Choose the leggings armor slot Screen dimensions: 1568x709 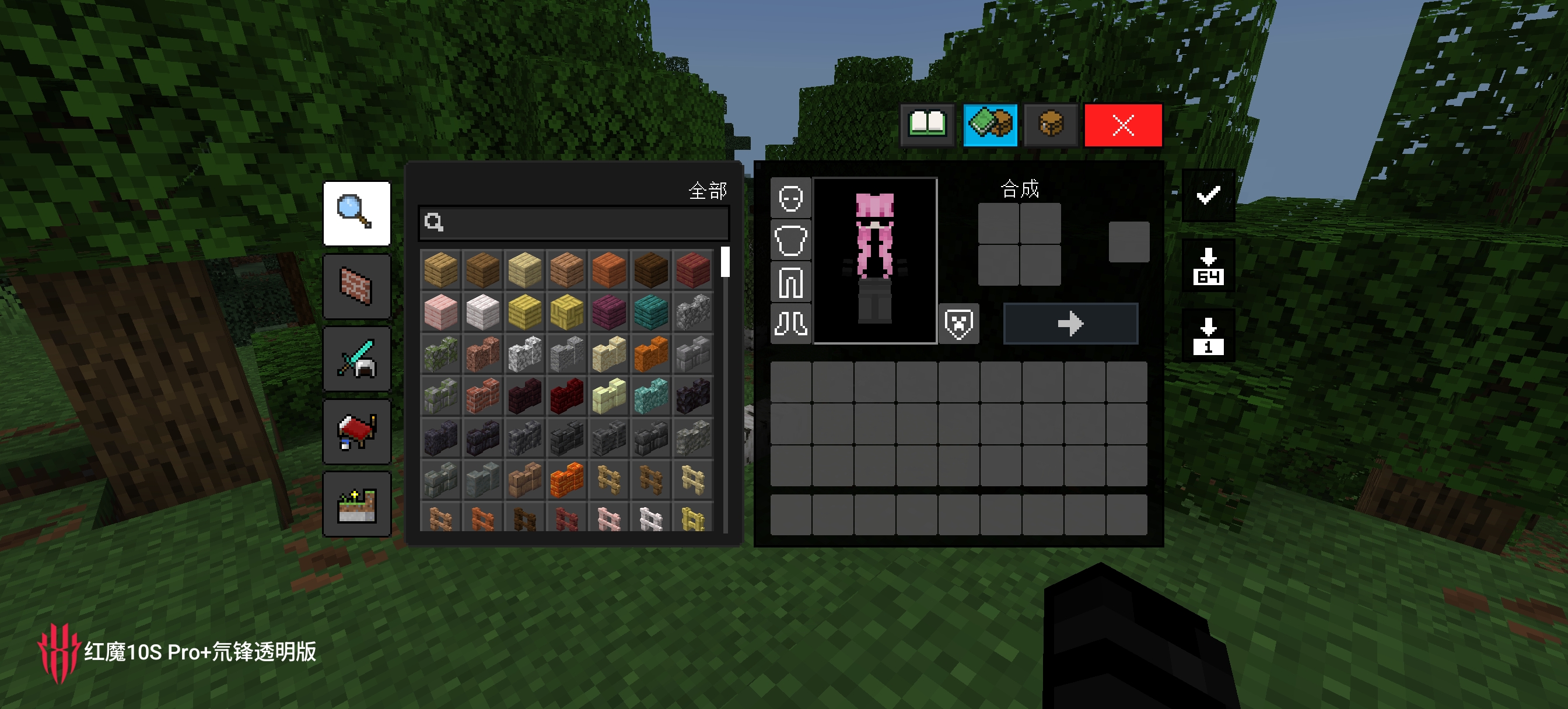(x=790, y=282)
